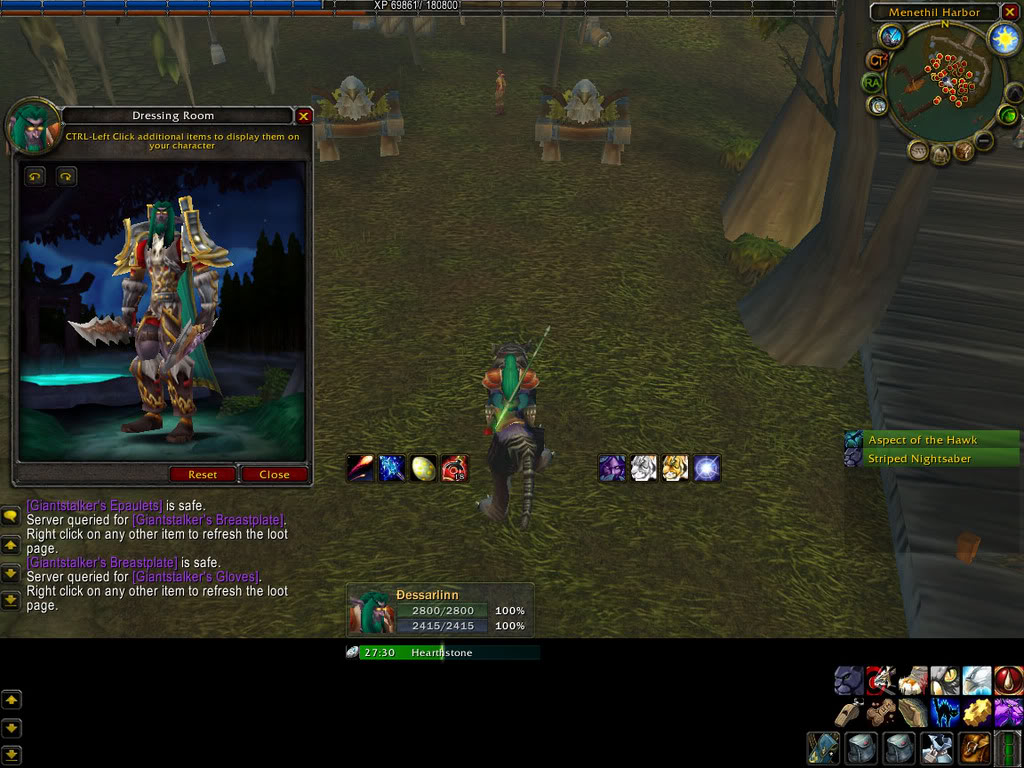Select Dessarlinn's player unit frame
The width and height of the screenshot is (1024, 768).
(438, 610)
